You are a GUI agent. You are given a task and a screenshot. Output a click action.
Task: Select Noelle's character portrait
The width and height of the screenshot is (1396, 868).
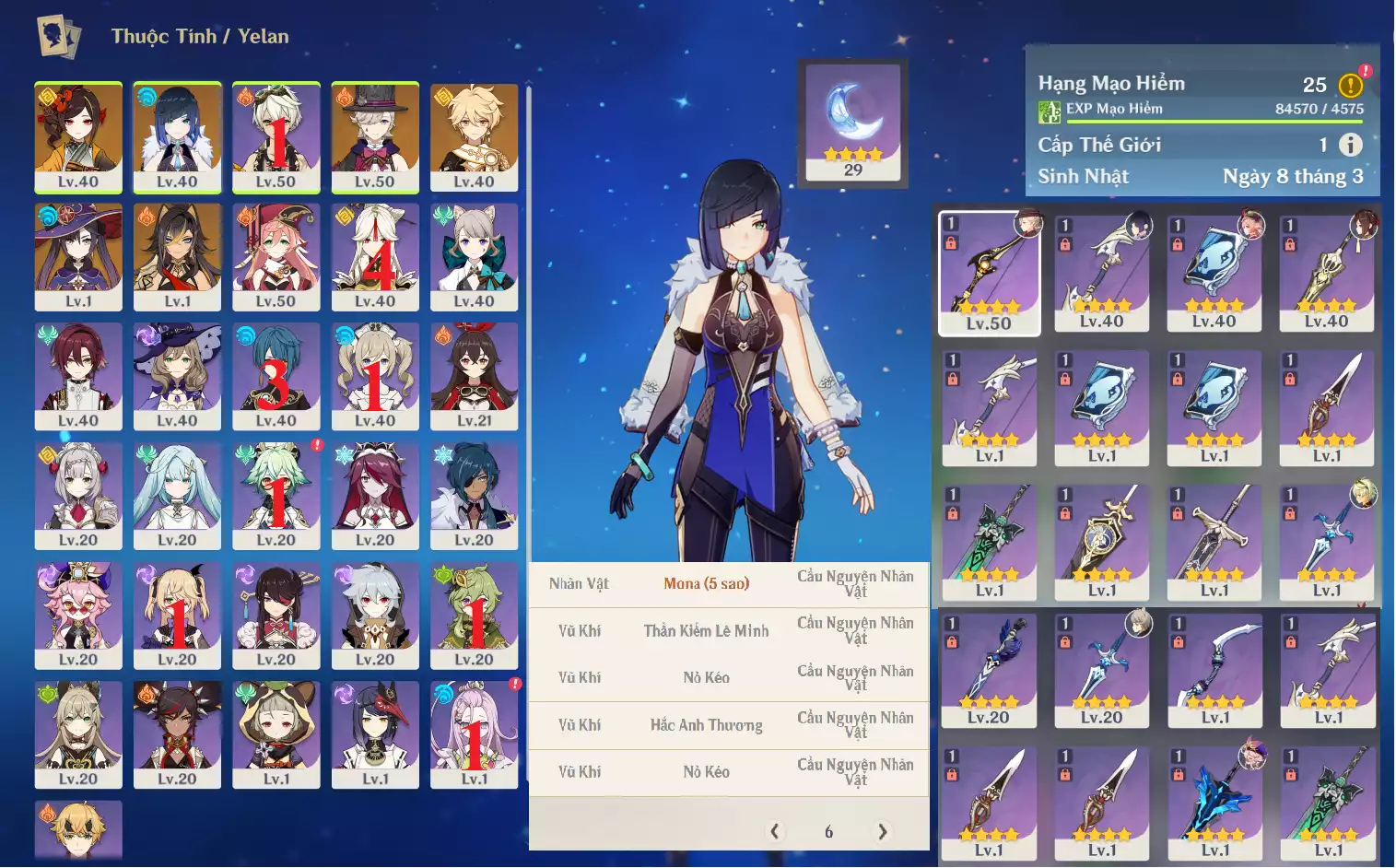tap(78, 495)
